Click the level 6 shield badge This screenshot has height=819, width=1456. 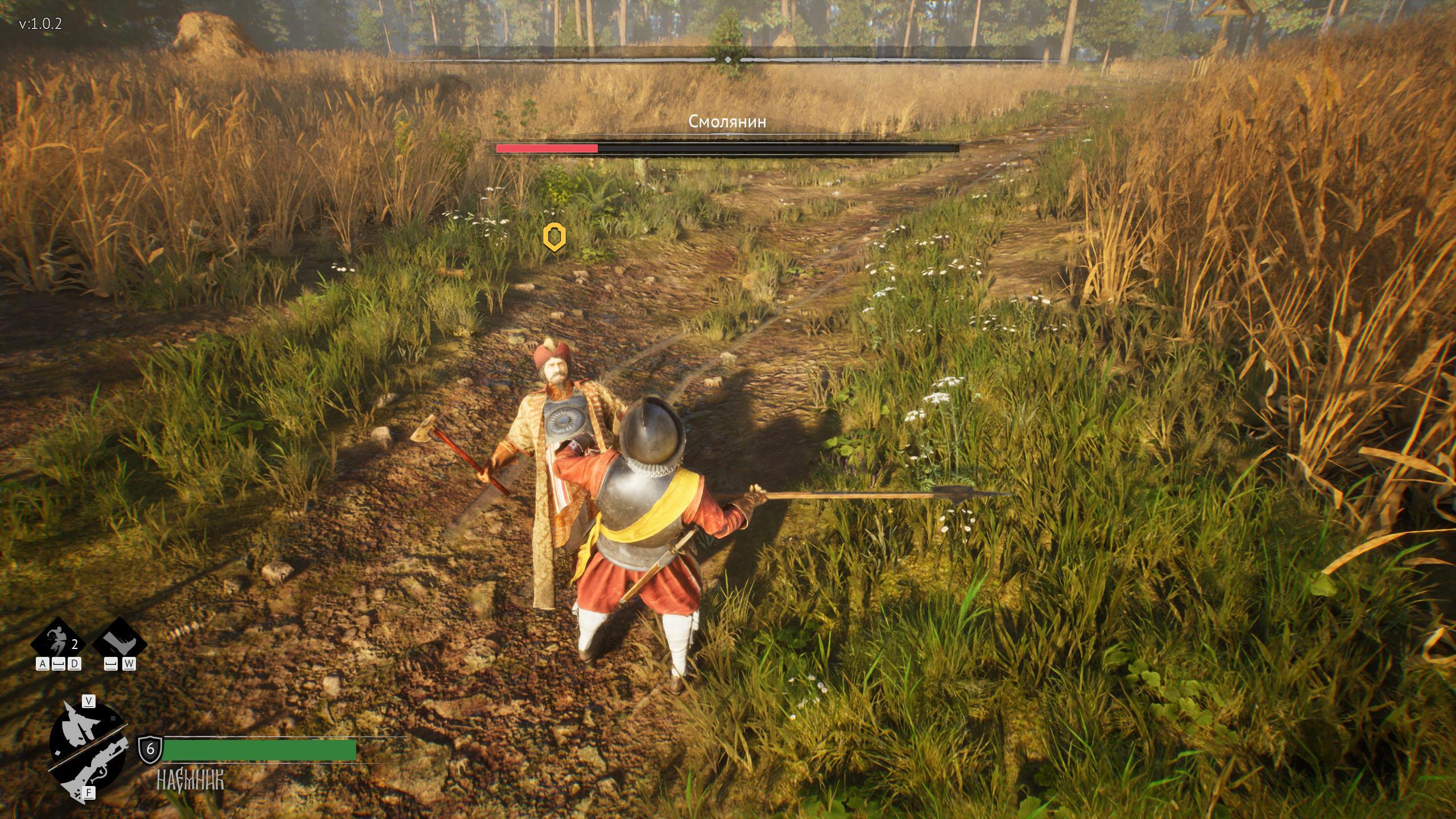tap(150, 749)
